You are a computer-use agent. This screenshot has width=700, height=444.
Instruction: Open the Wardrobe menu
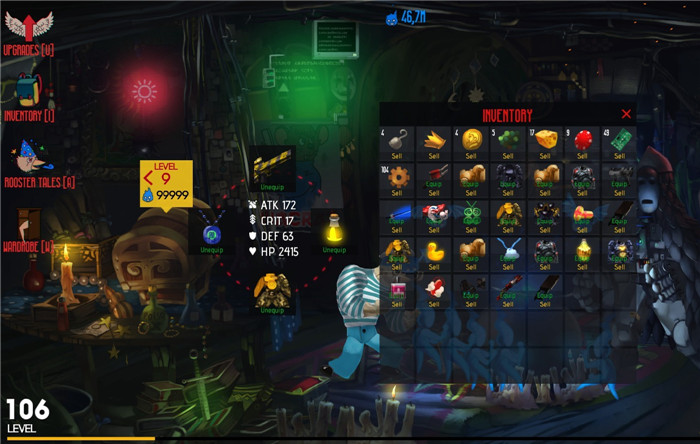pos(28,231)
